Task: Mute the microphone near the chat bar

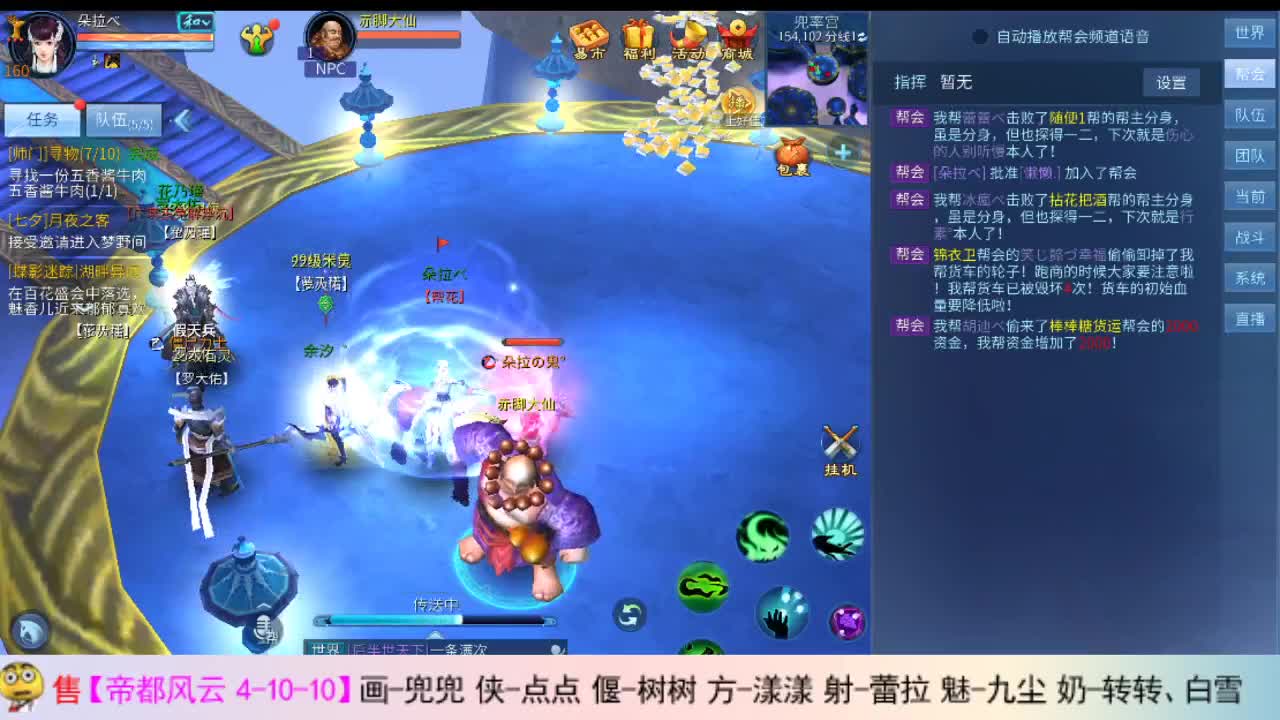Action: click(266, 628)
